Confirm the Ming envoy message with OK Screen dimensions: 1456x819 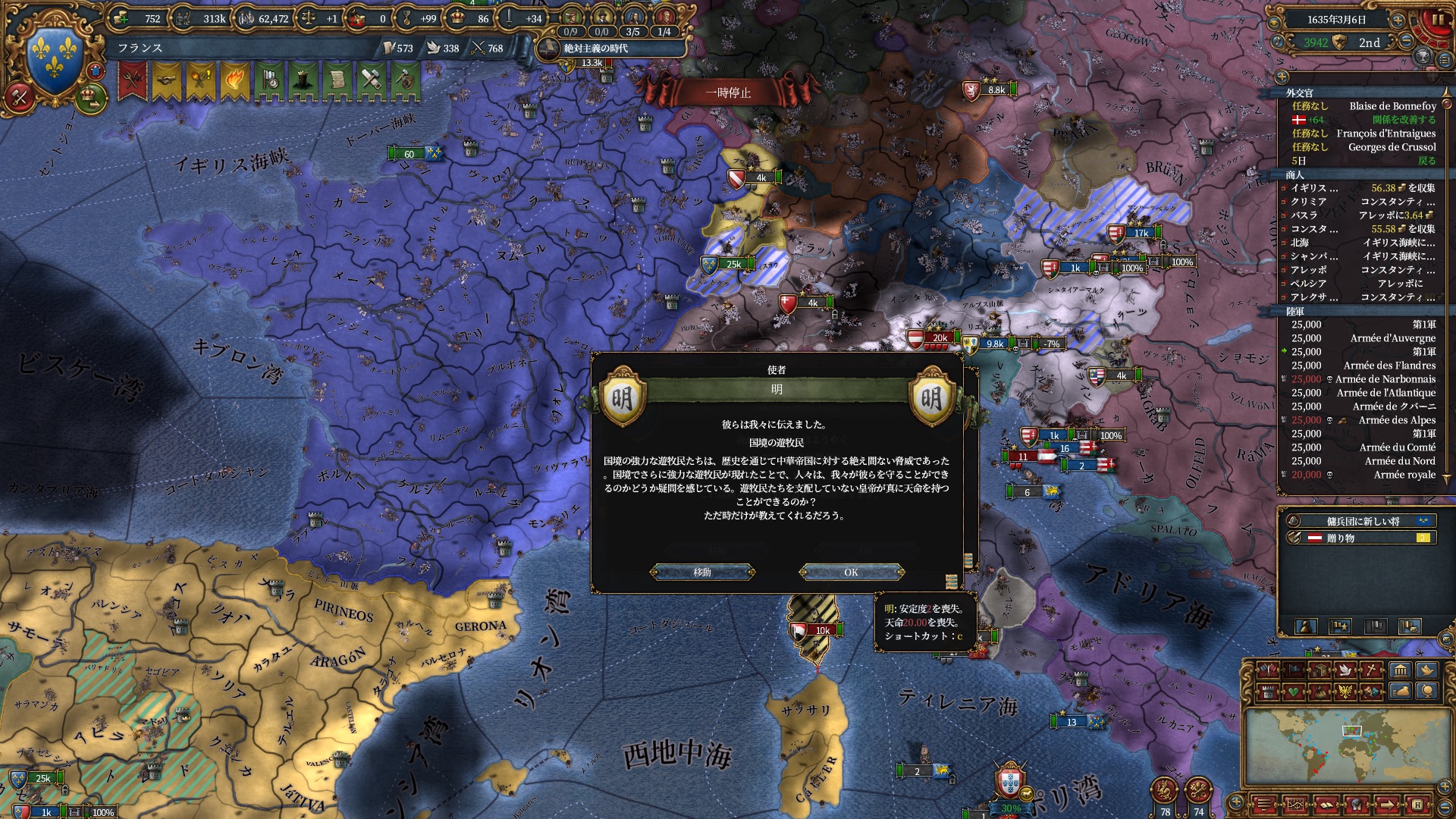click(x=851, y=572)
